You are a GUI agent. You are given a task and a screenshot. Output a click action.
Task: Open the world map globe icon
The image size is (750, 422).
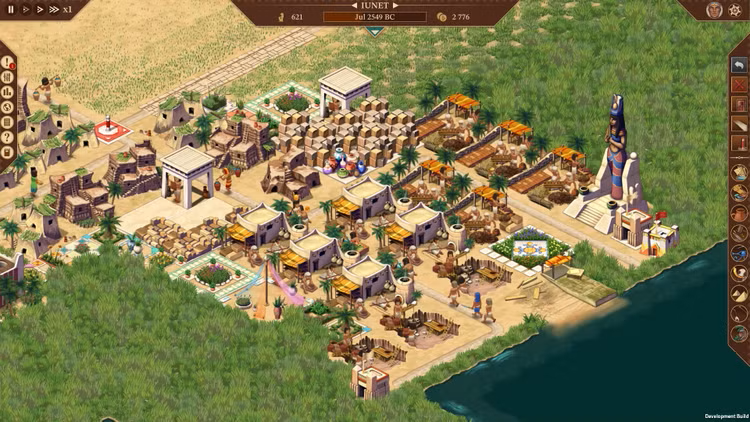click(8, 108)
